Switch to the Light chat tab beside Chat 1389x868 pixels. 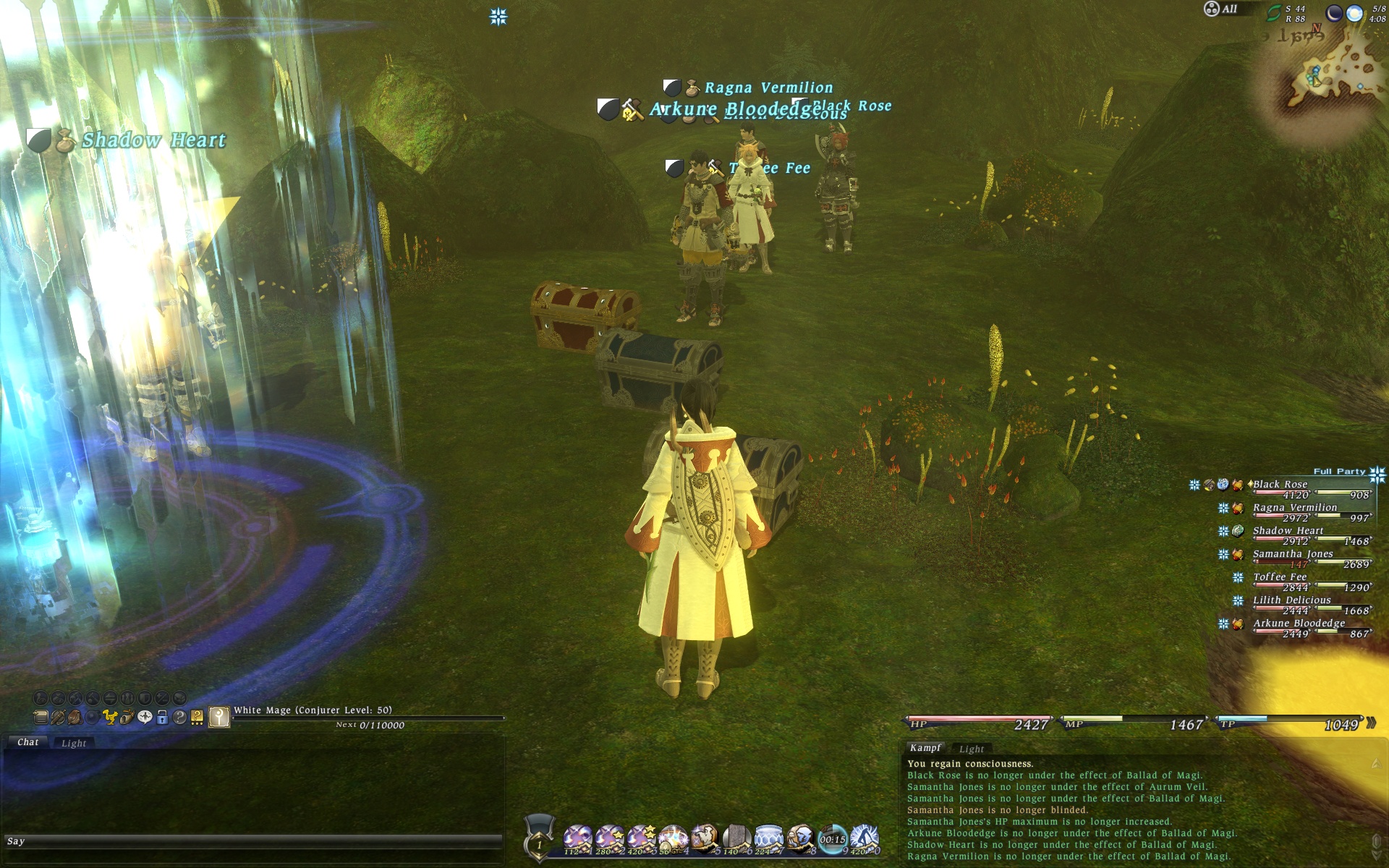(x=74, y=743)
